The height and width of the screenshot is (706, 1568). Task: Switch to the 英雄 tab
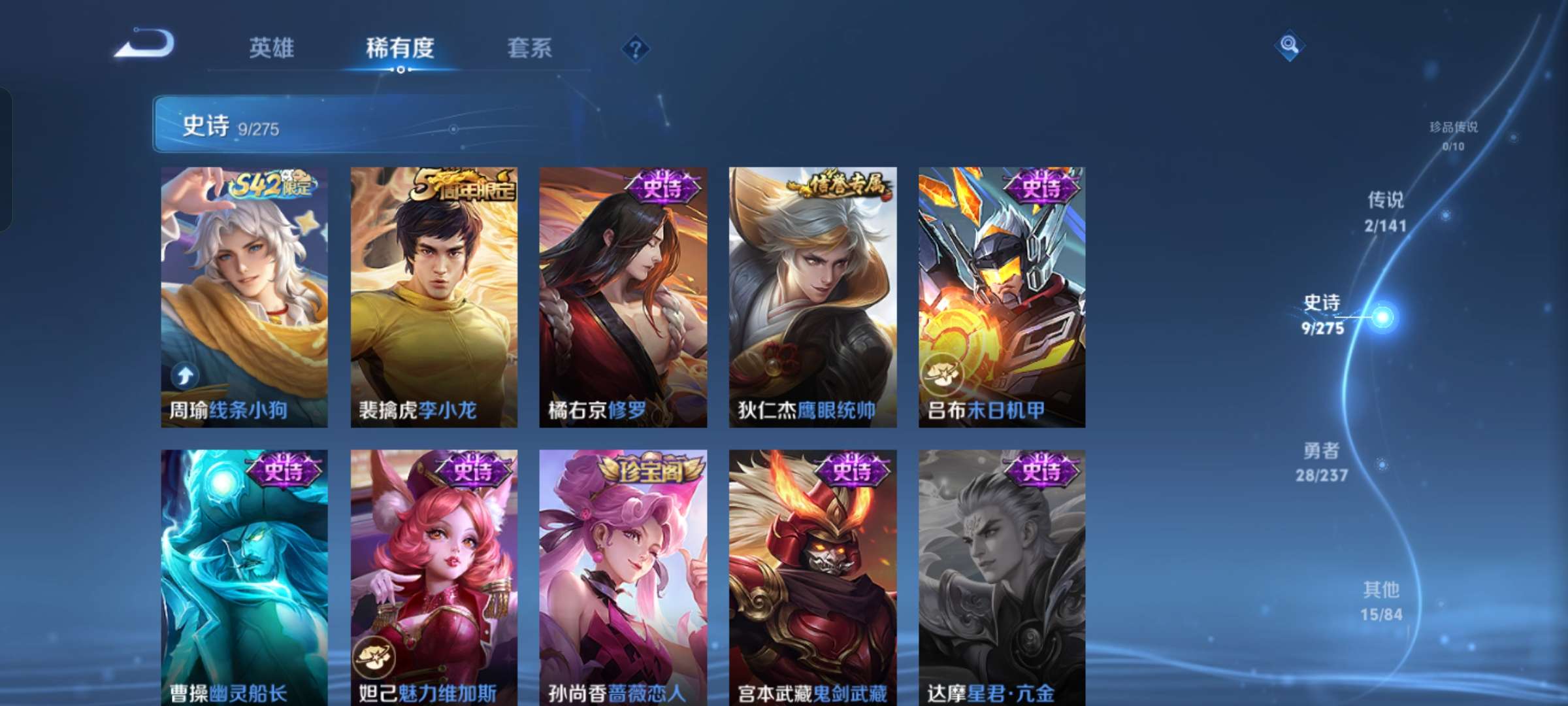(x=272, y=47)
